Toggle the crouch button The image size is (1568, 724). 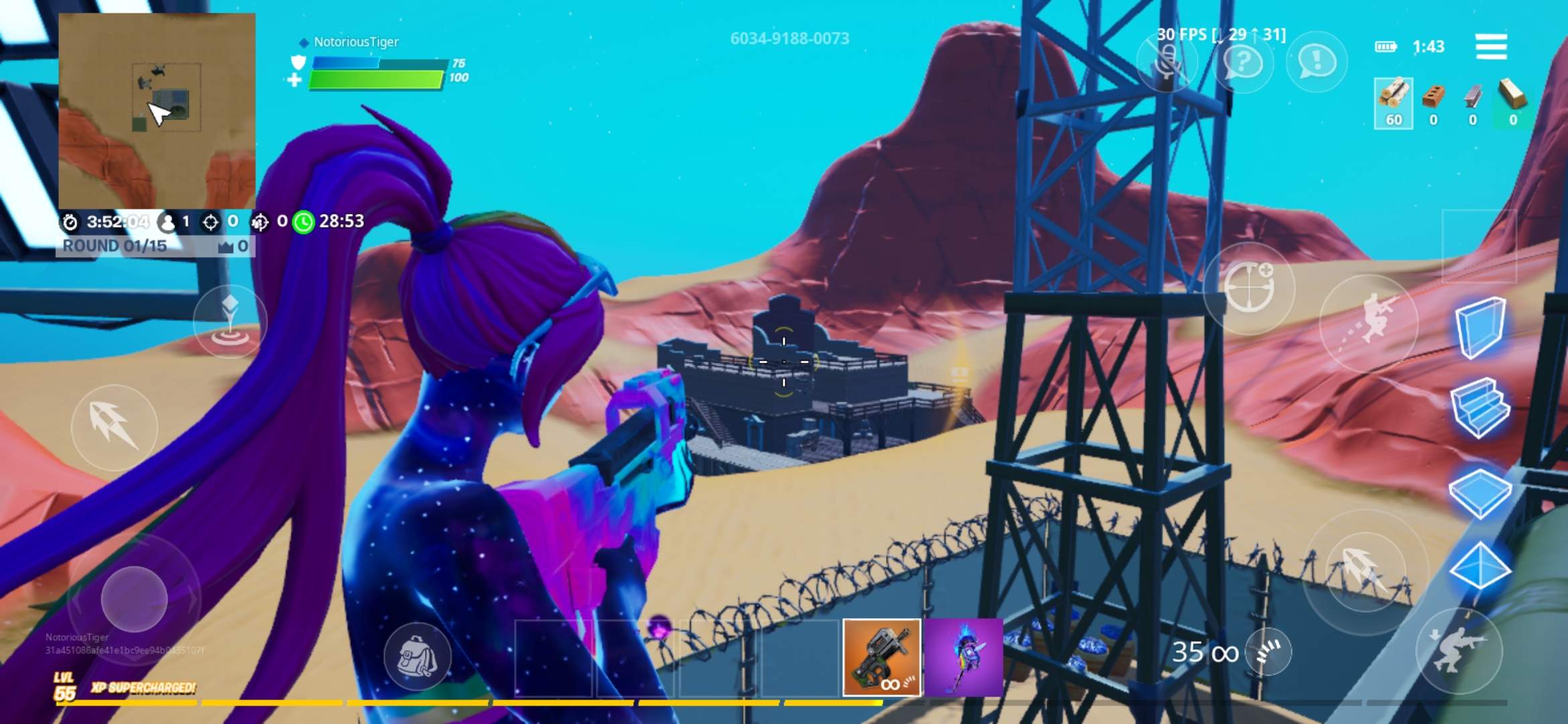coord(1459,650)
